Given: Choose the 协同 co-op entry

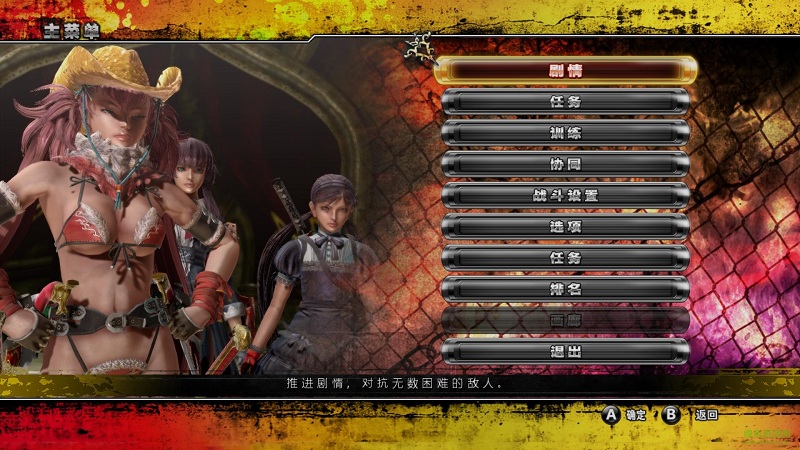Looking at the screenshot, I should point(566,164).
